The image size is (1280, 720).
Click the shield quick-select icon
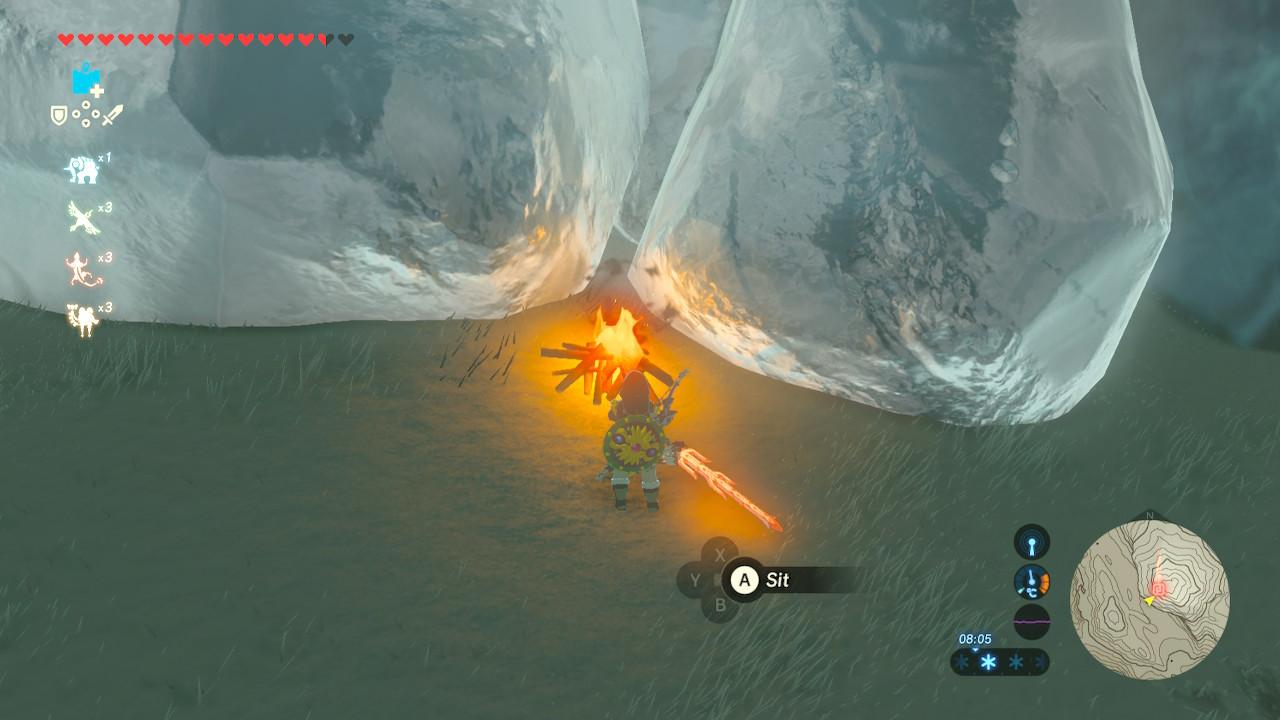point(59,116)
